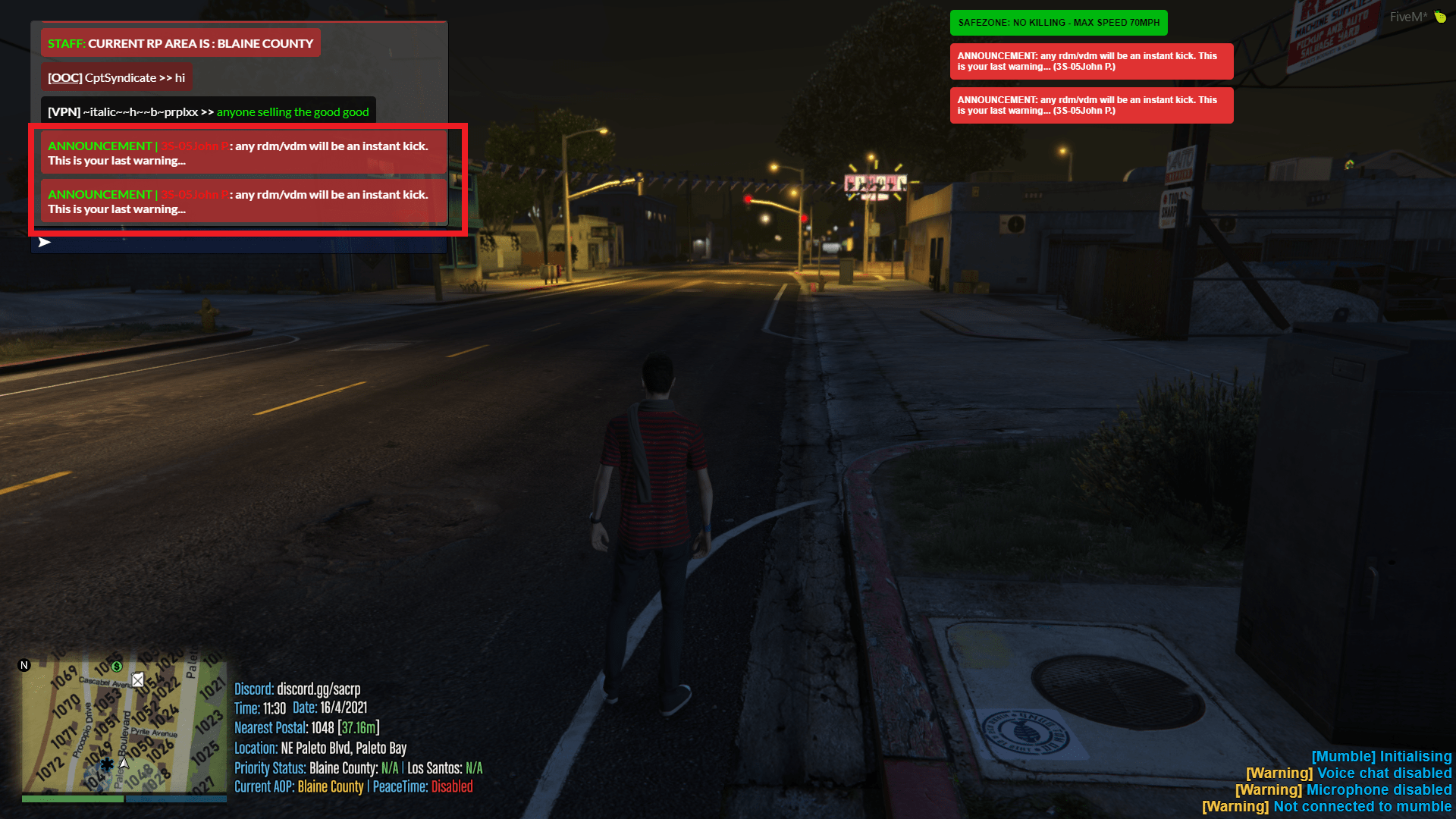Click the top-right ANNOUNCEMENT from 3S-05John P.

click(1090, 61)
